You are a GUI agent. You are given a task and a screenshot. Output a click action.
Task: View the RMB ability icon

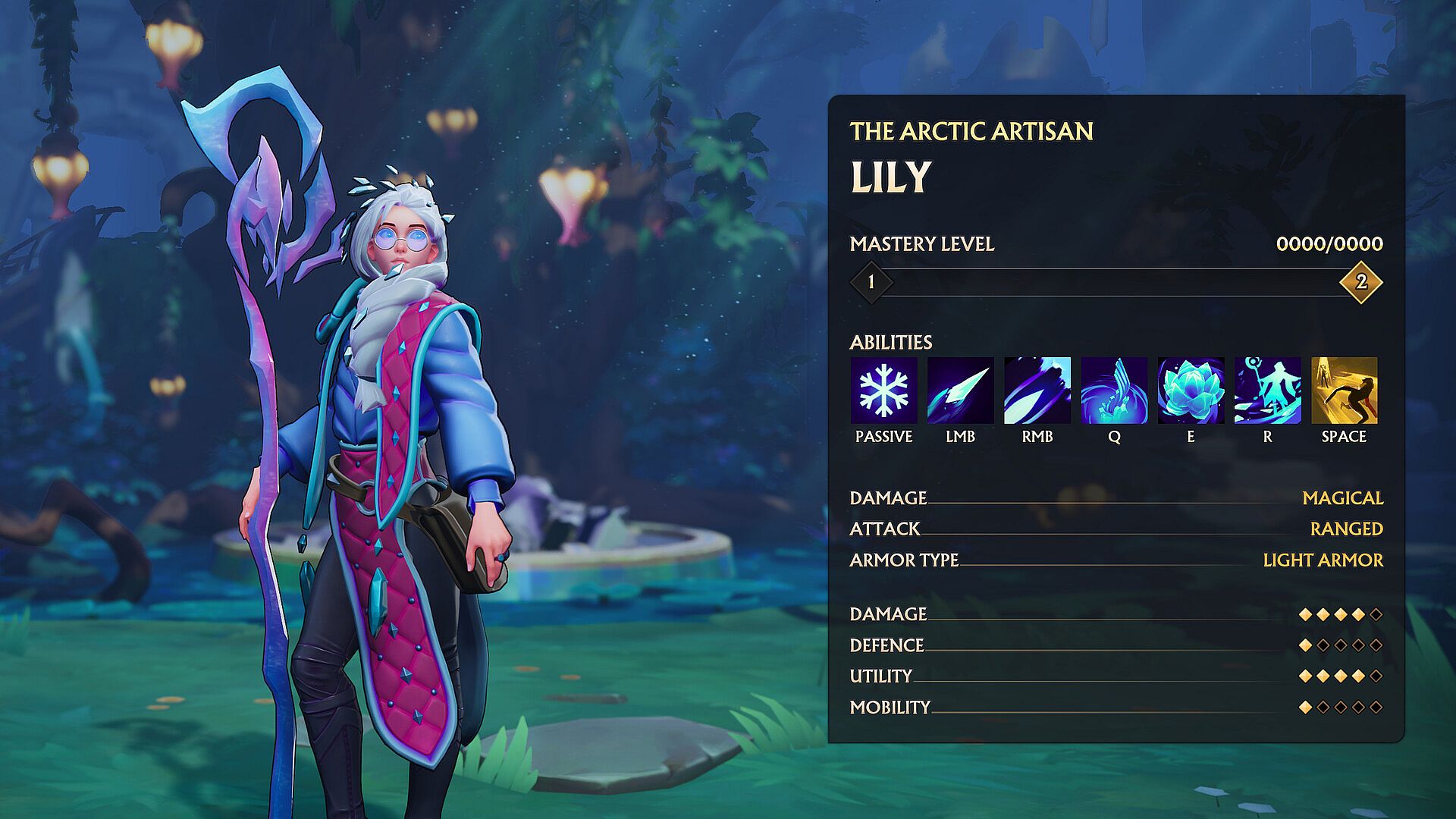click(1037, 391)
